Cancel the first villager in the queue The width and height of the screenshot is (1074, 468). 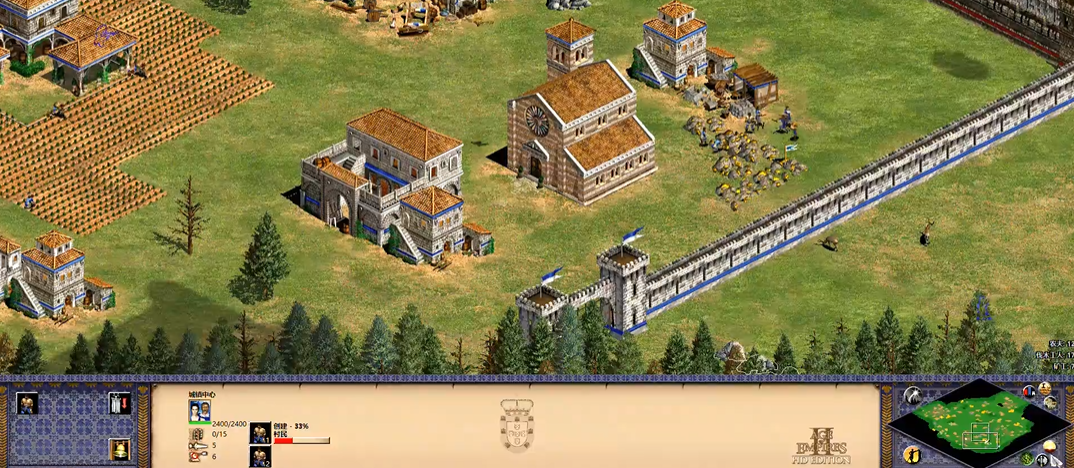[260, 434]
